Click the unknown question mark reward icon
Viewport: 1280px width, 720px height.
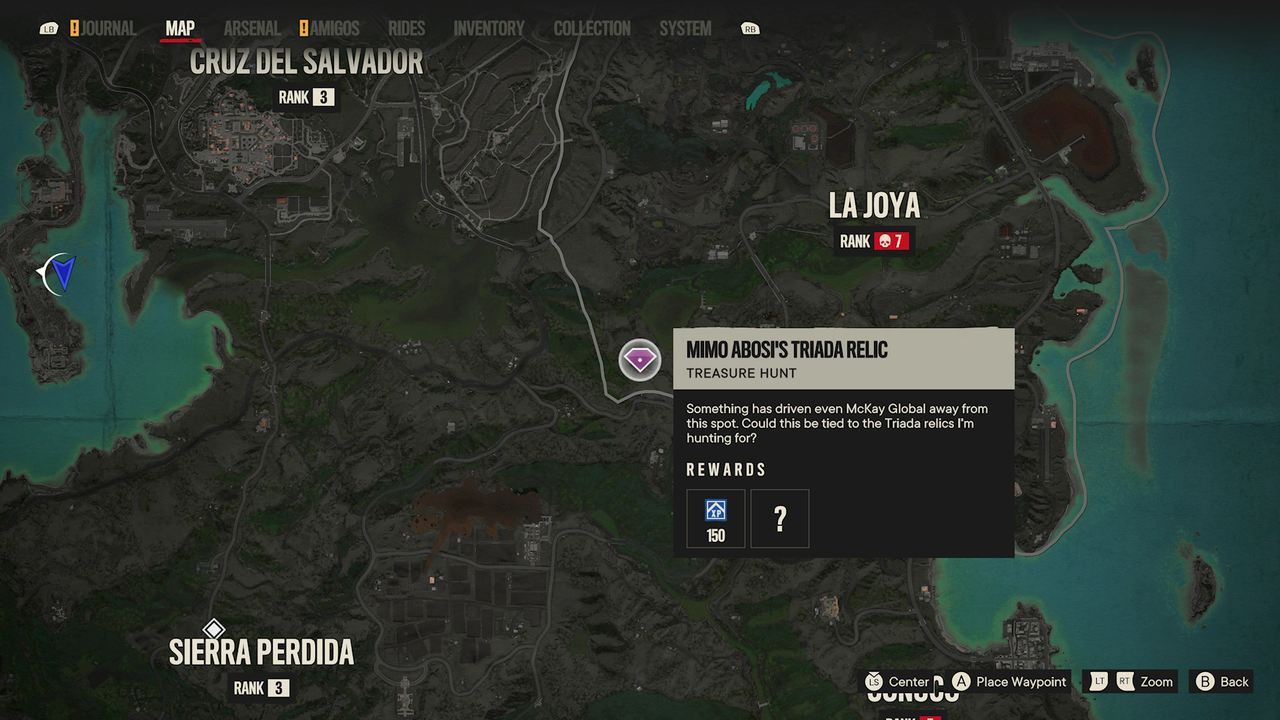tap(779, 518)
